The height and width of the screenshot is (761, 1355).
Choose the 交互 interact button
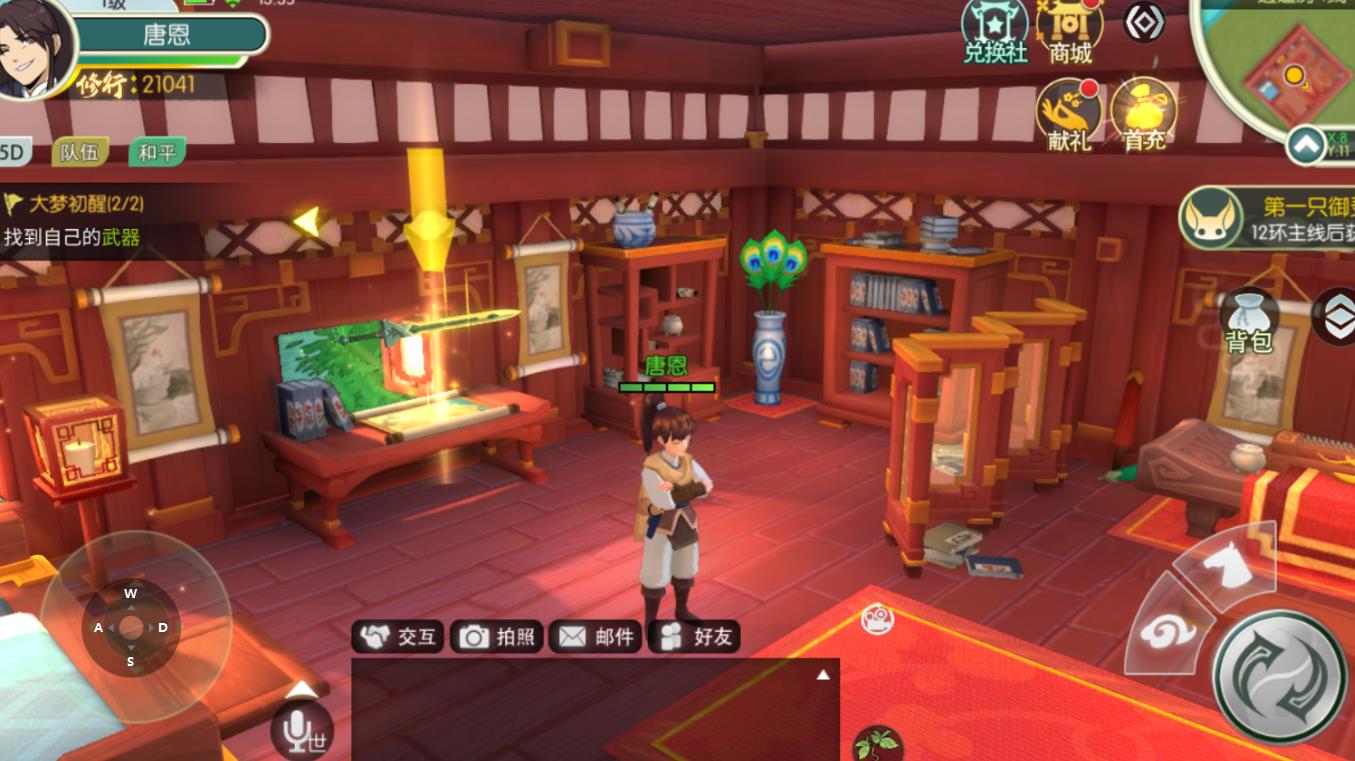(x=400, y=636)
